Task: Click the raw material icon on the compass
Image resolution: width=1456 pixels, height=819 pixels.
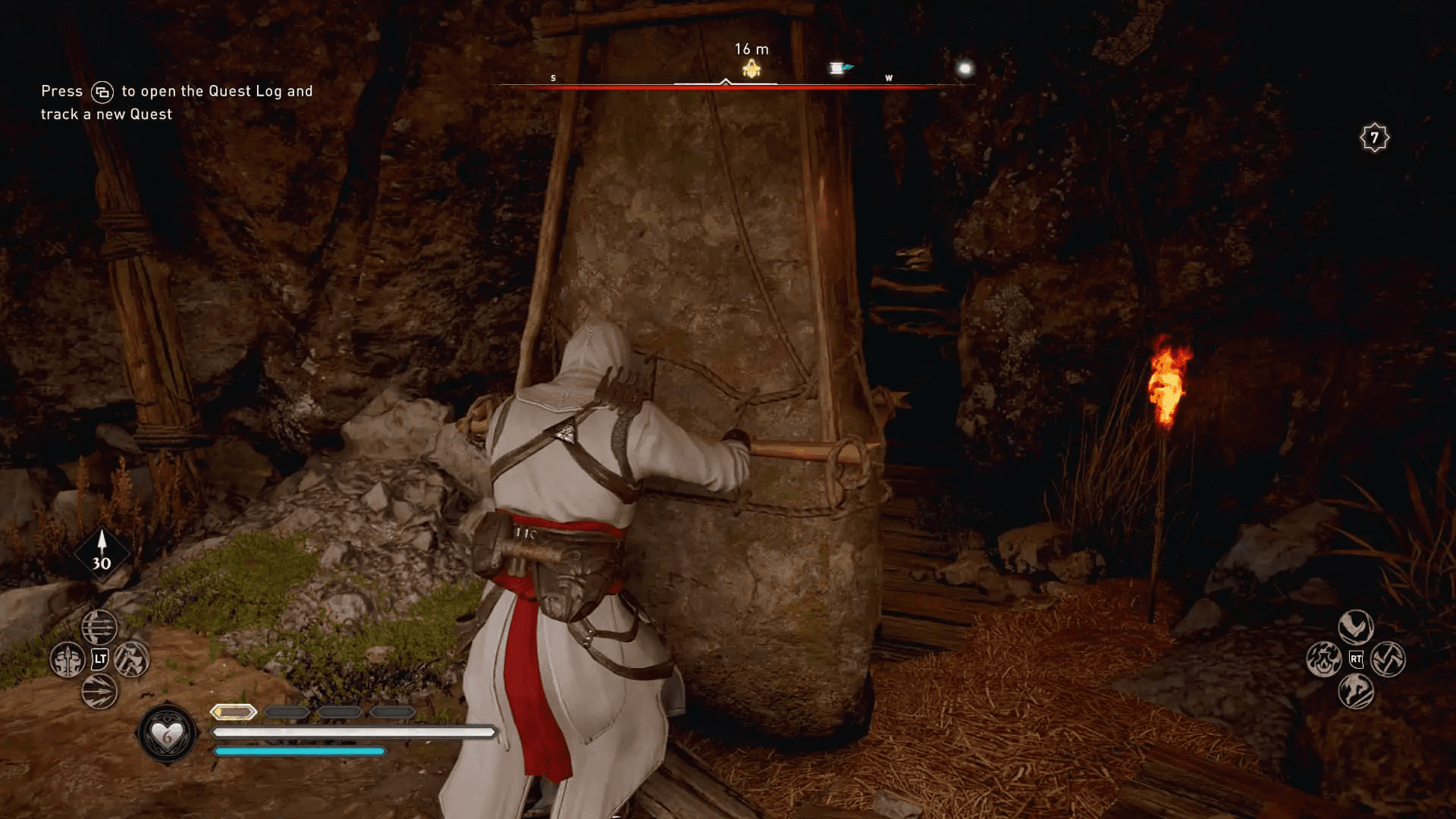Action: (839, 67)
